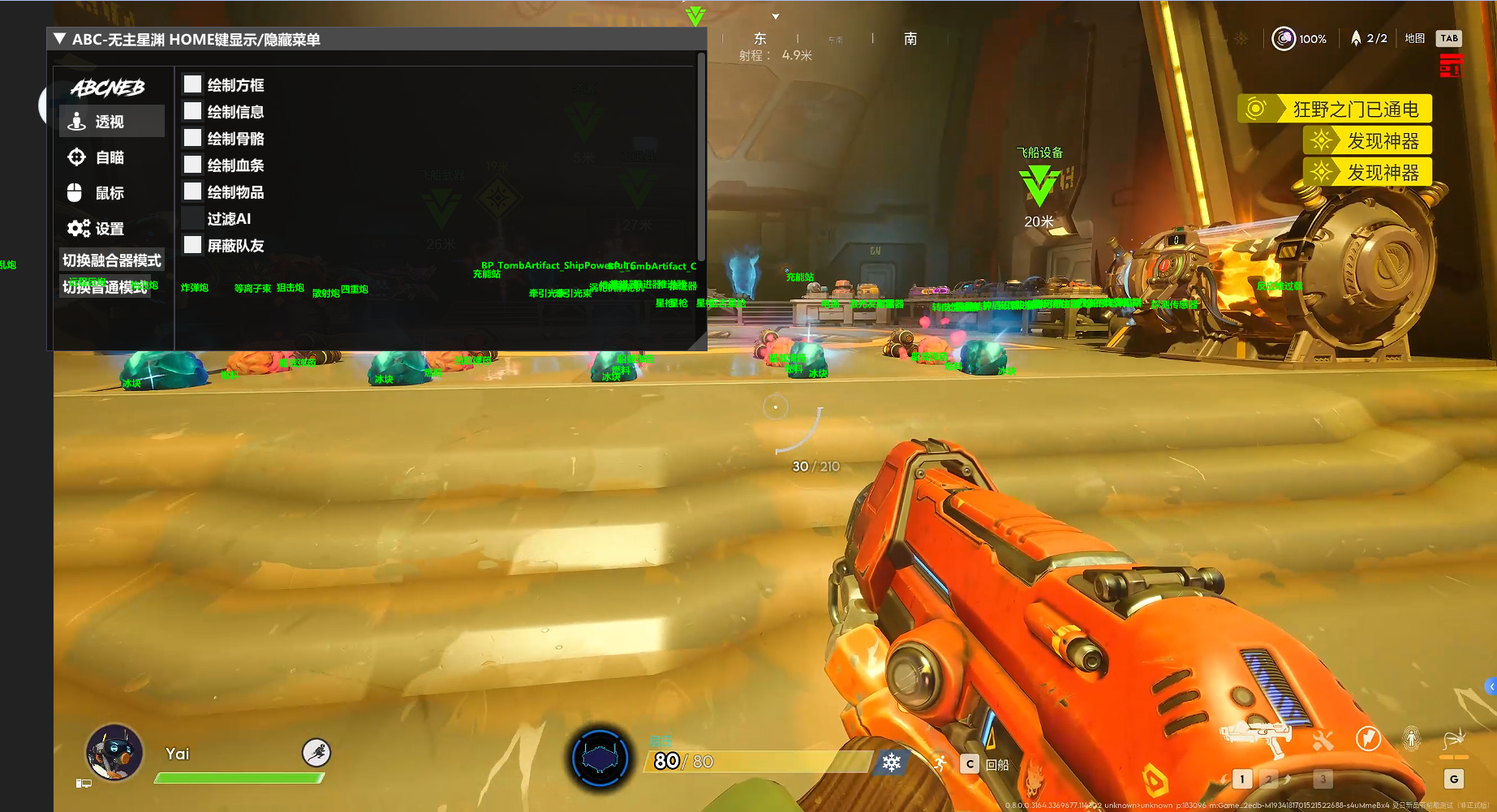Collapse the ABC menu title arrow
The image size is (1497, 812).
[x=59, y=39]
